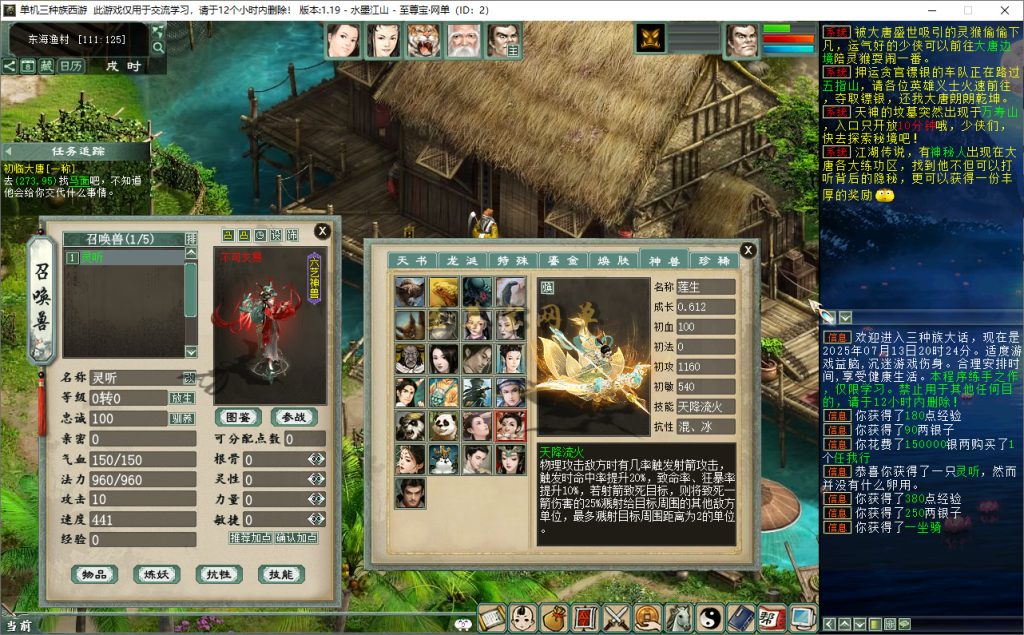Open the money bag icon in bottom bar
The width and height of the screenshot is (1024, 635).
point(553,618)
